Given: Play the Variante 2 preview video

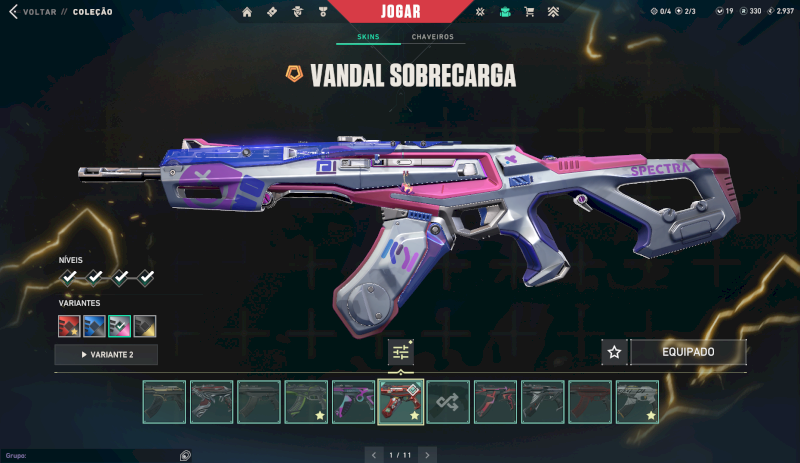Looking at the screenshot, I should click(x=106, y=354).
